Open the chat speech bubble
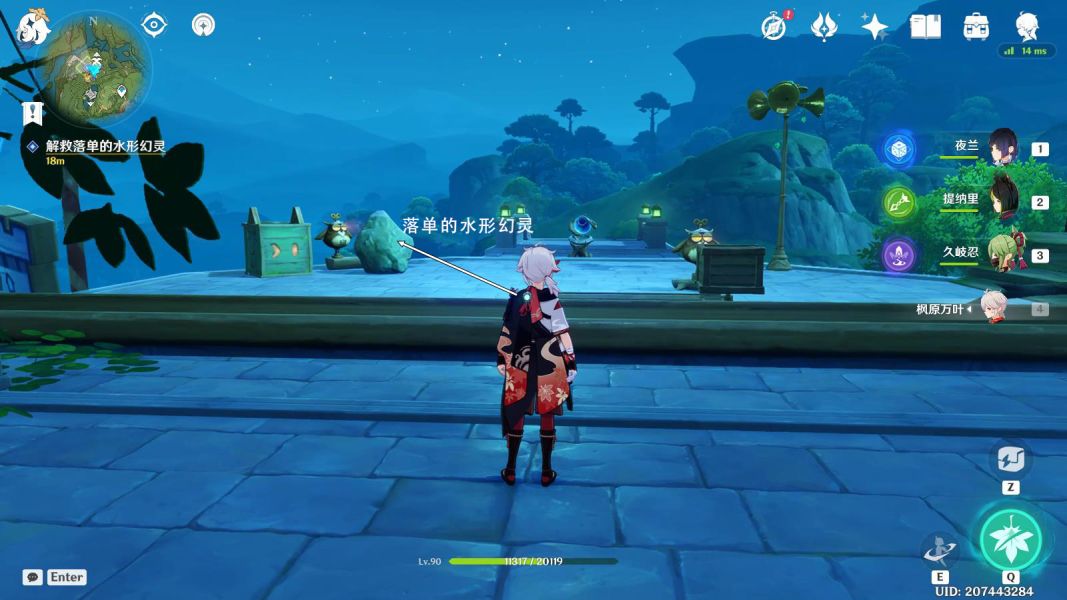 [x=33, y=577]
